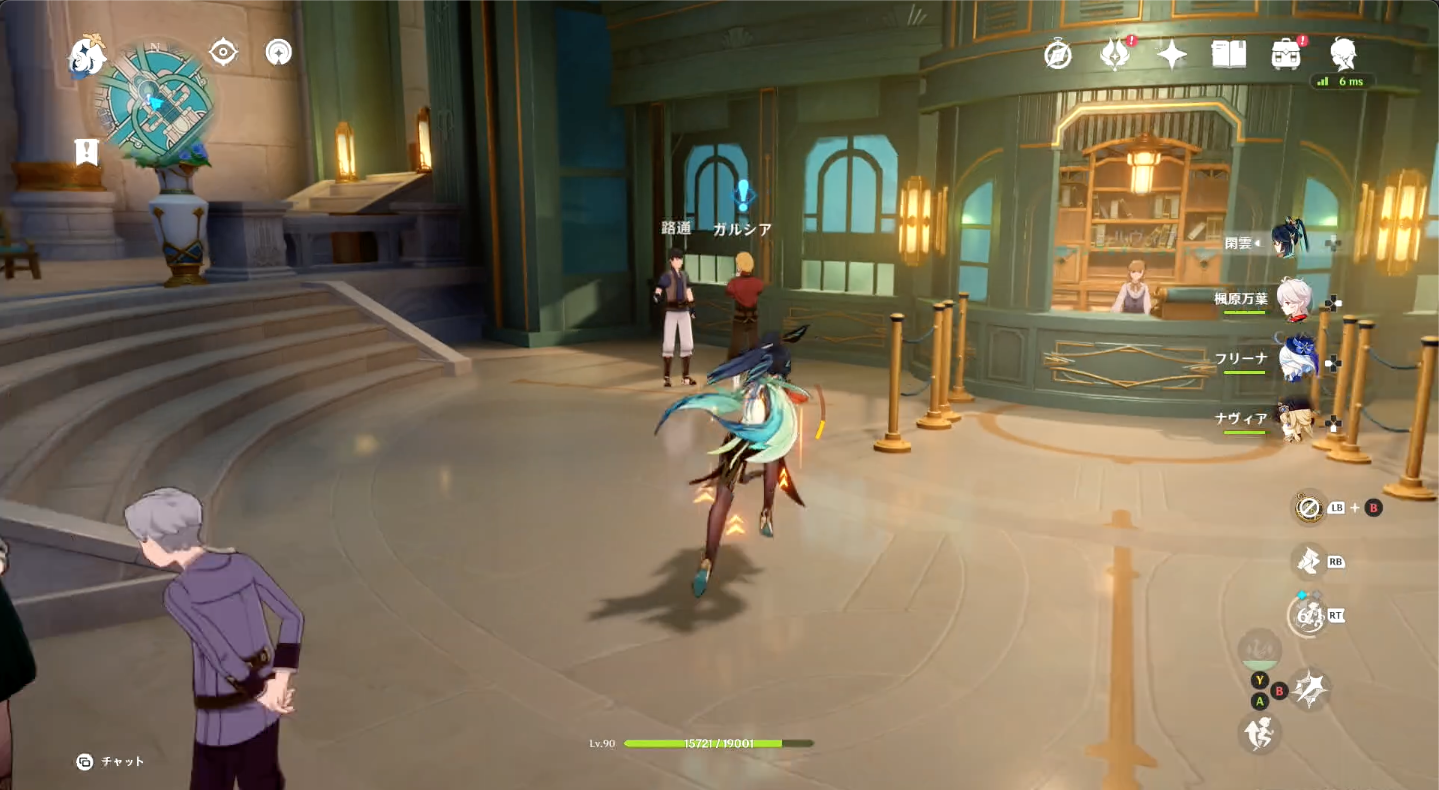Open the winged events icon
This screenshot has height=790, width=1439.
pyautogui.click(x=1114, y=54)
